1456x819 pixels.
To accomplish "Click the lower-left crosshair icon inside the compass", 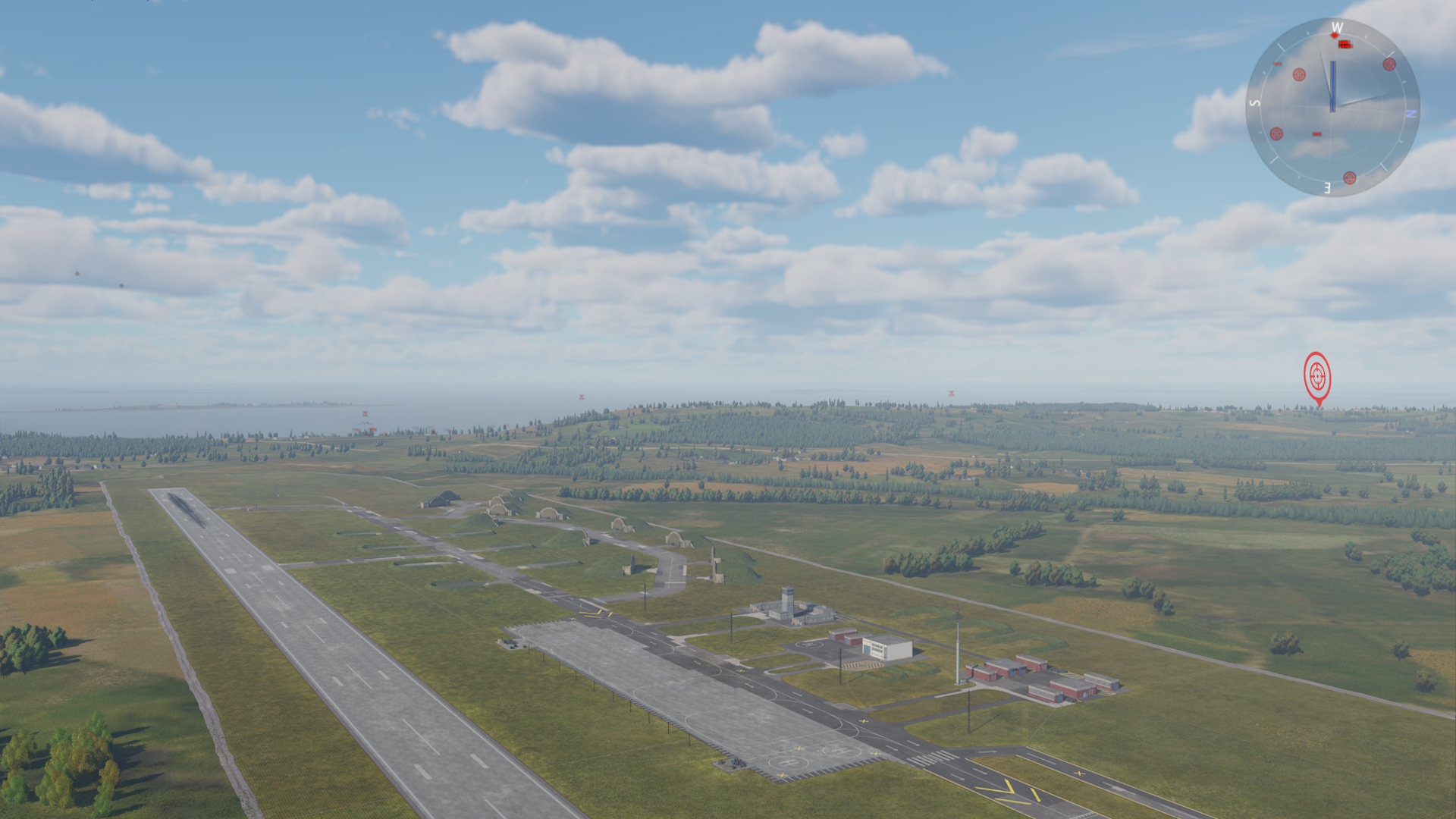I will pyautogui.click(x=1276, y=133).
